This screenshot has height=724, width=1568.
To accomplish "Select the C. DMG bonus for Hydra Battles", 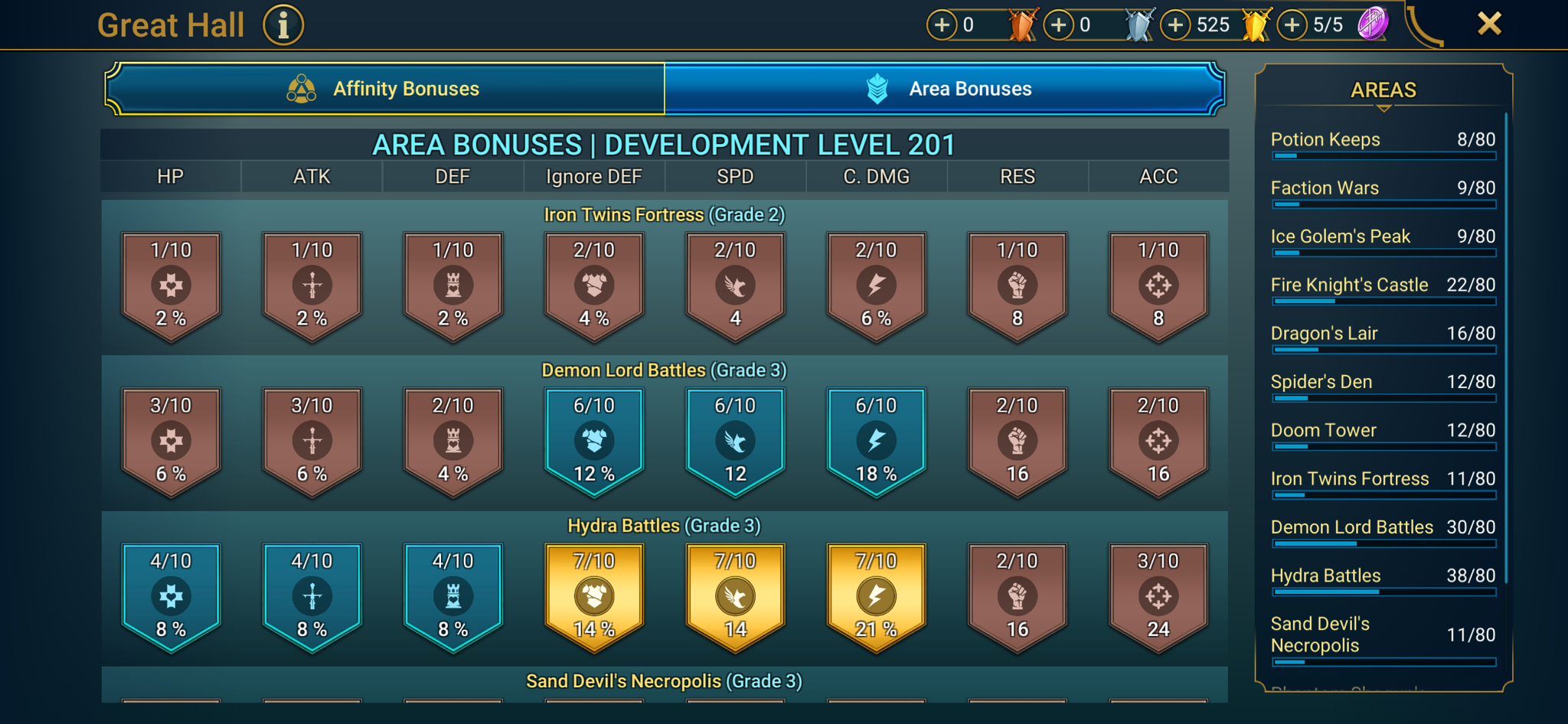I will pyautogui.click(x=875, y=598).
